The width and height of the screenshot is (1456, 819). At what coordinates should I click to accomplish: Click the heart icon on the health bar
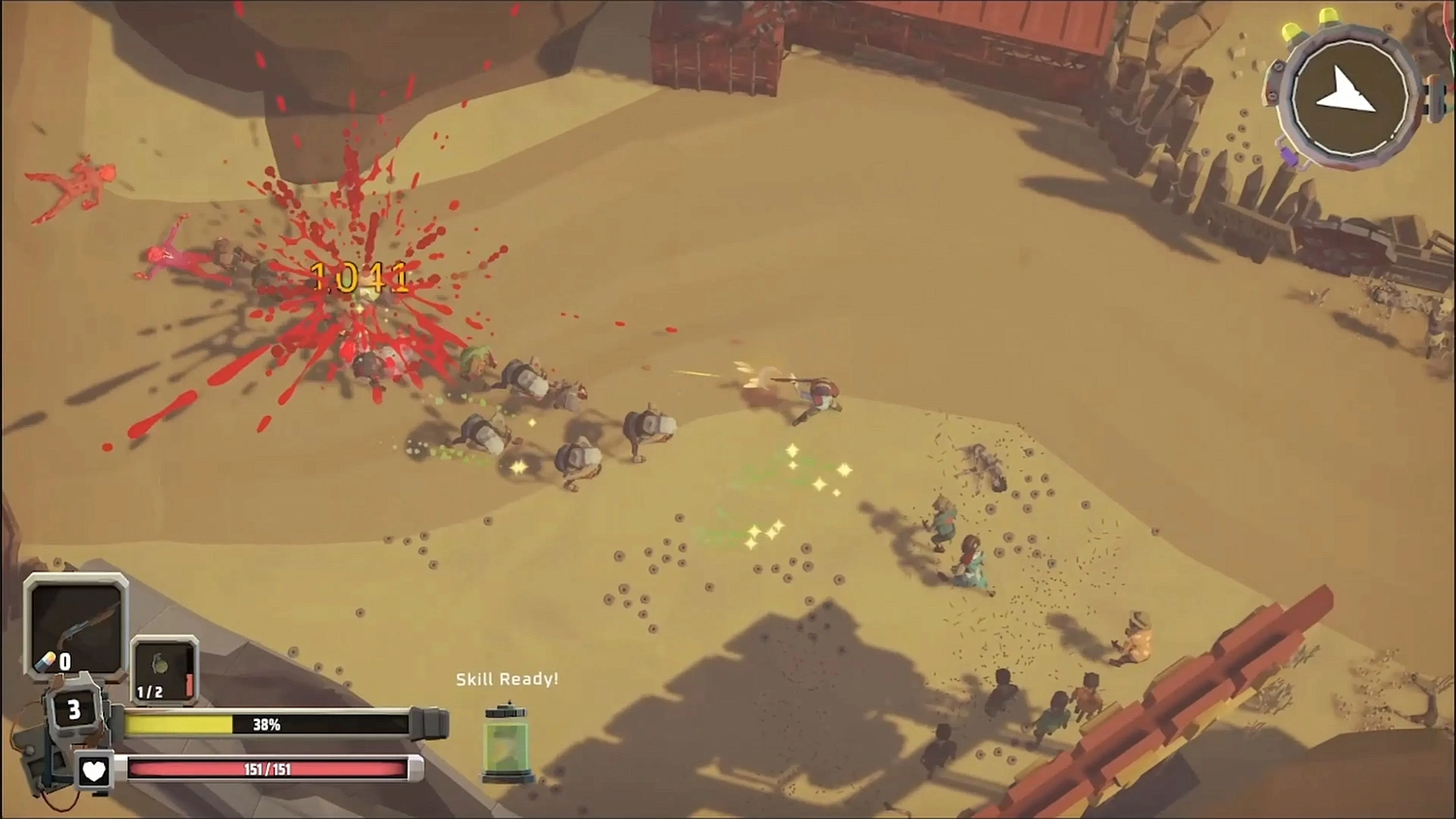pyautogui.click(x=94, y=771)
